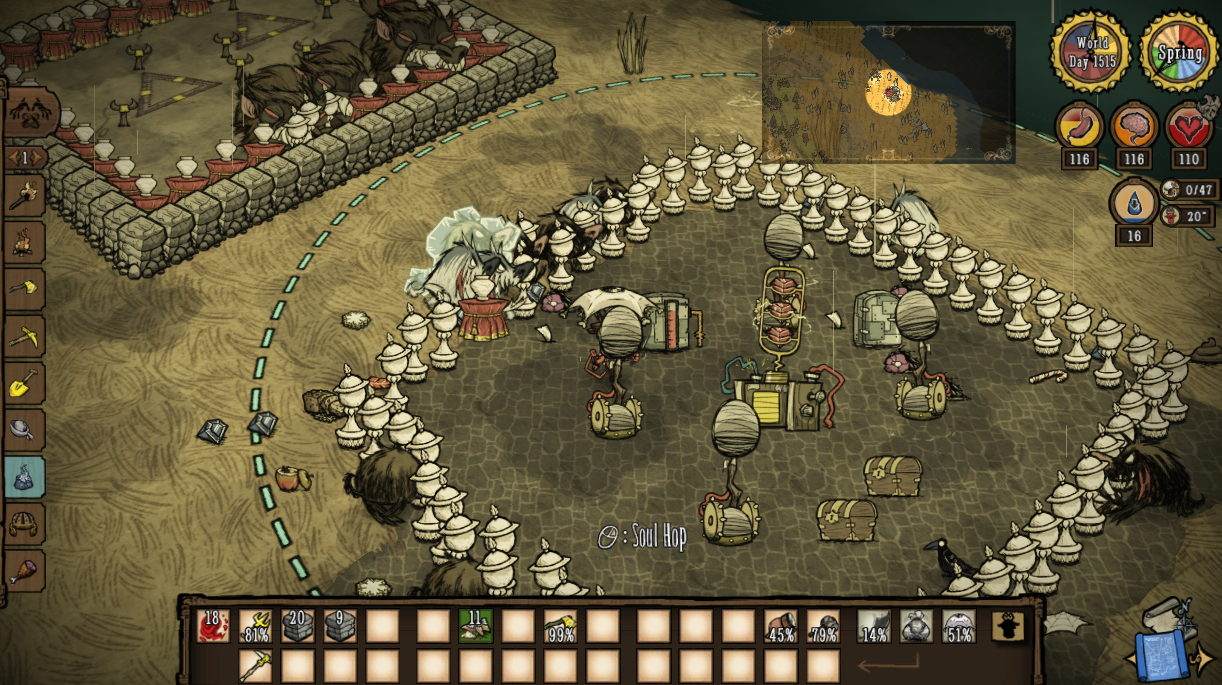Select the 81% golden pitchfork slot
The height and width of the screenshot is (685, 1222).
(256, 626)
